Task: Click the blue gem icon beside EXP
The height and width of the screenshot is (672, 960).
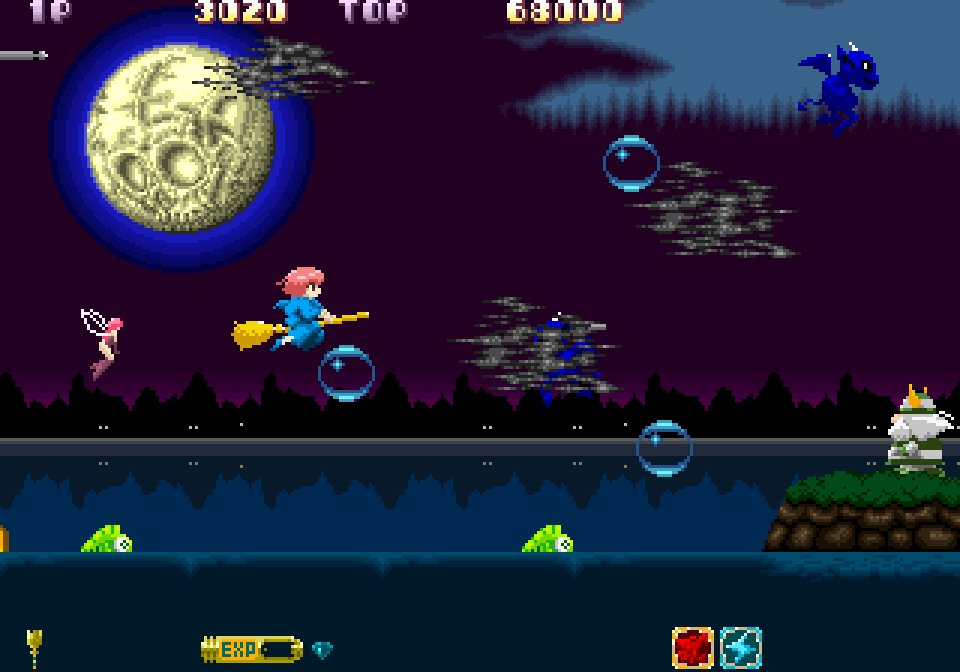Action: pyautogui.click(x=322, y=650)
